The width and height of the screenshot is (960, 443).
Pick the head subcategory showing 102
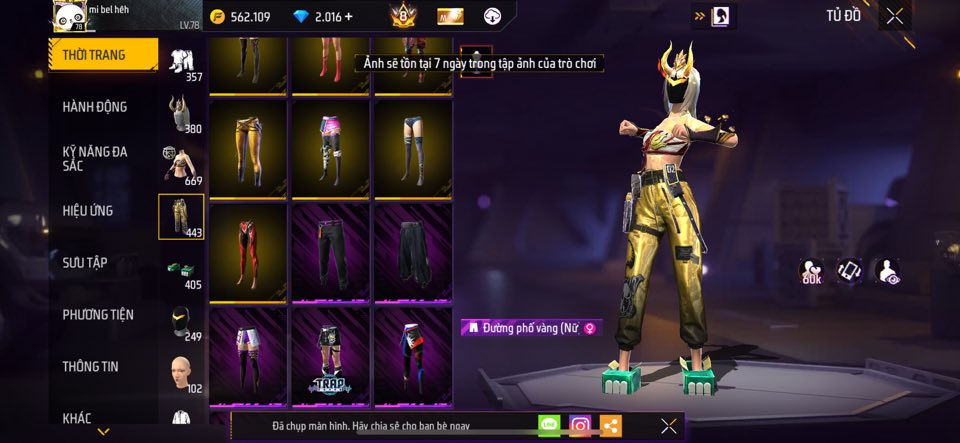[181, 373]
